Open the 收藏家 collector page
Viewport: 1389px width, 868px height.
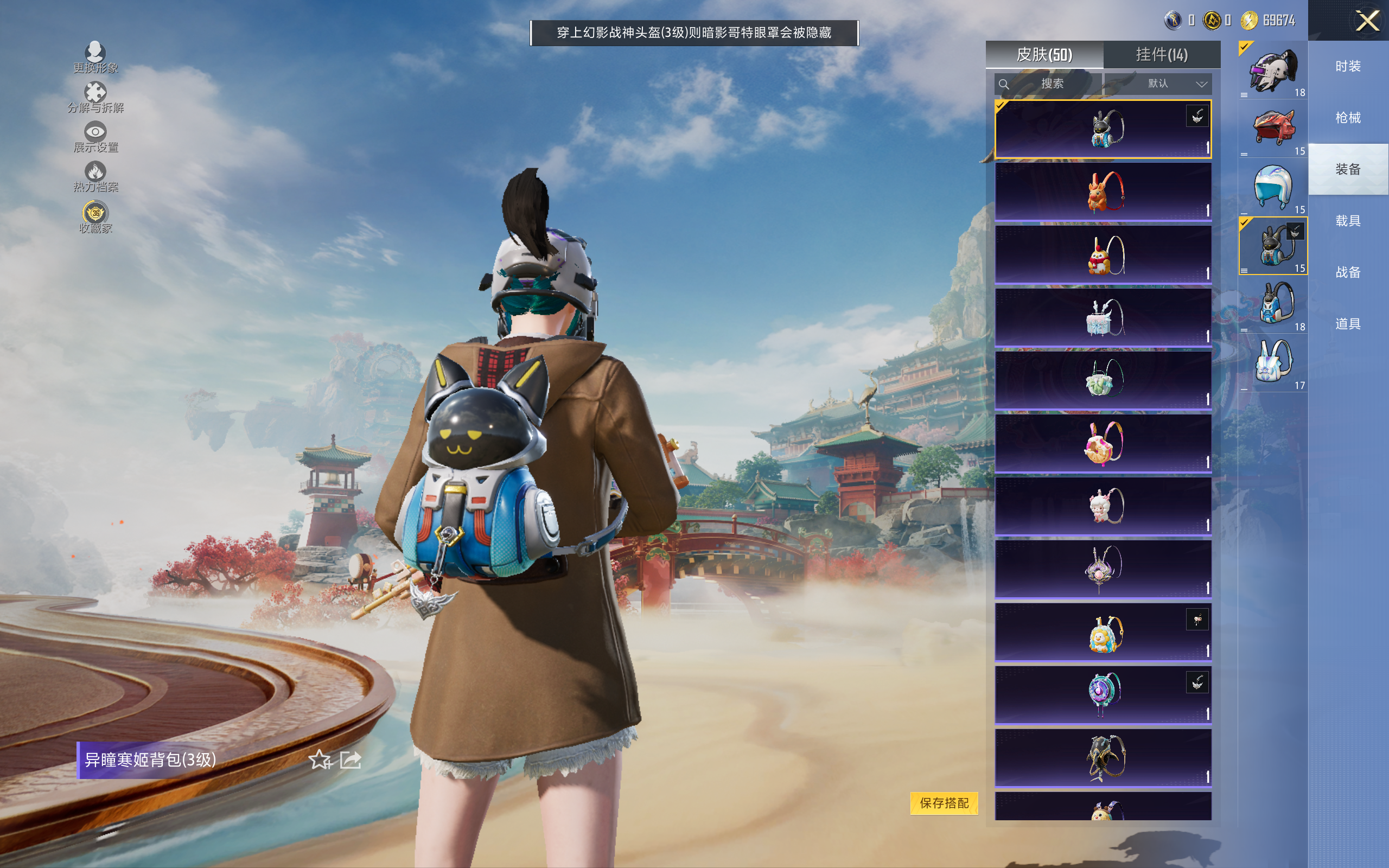click(95, 217)
